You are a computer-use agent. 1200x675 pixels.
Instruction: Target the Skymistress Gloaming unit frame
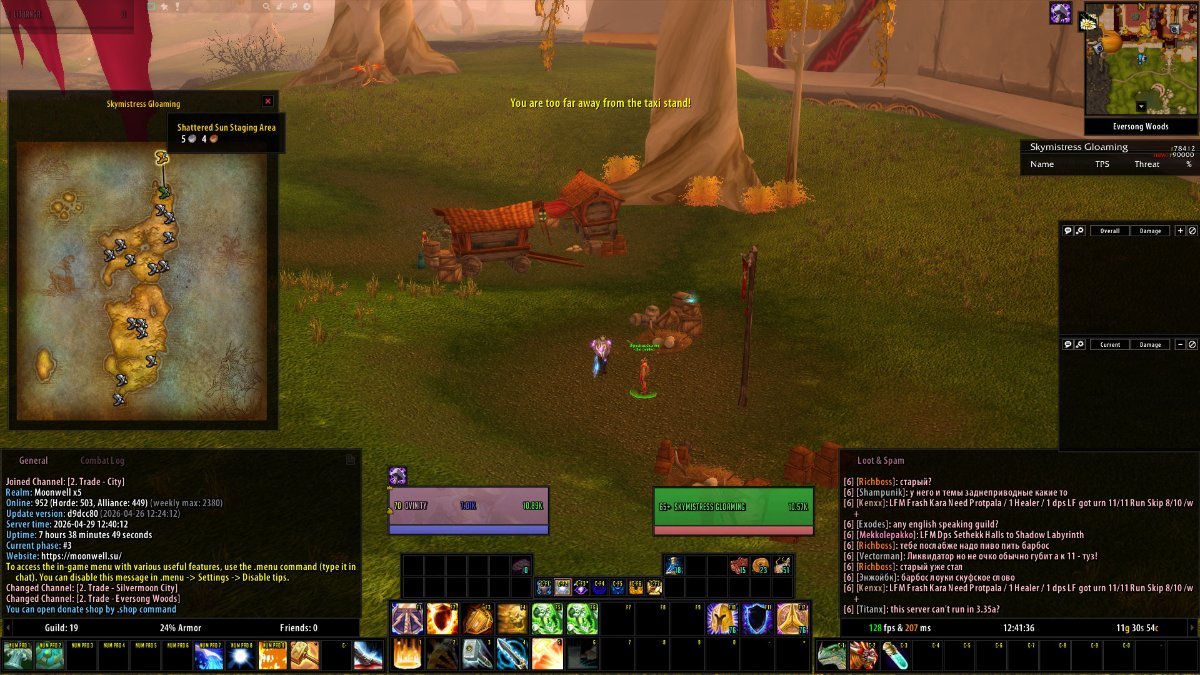click(x=733, y=506)
